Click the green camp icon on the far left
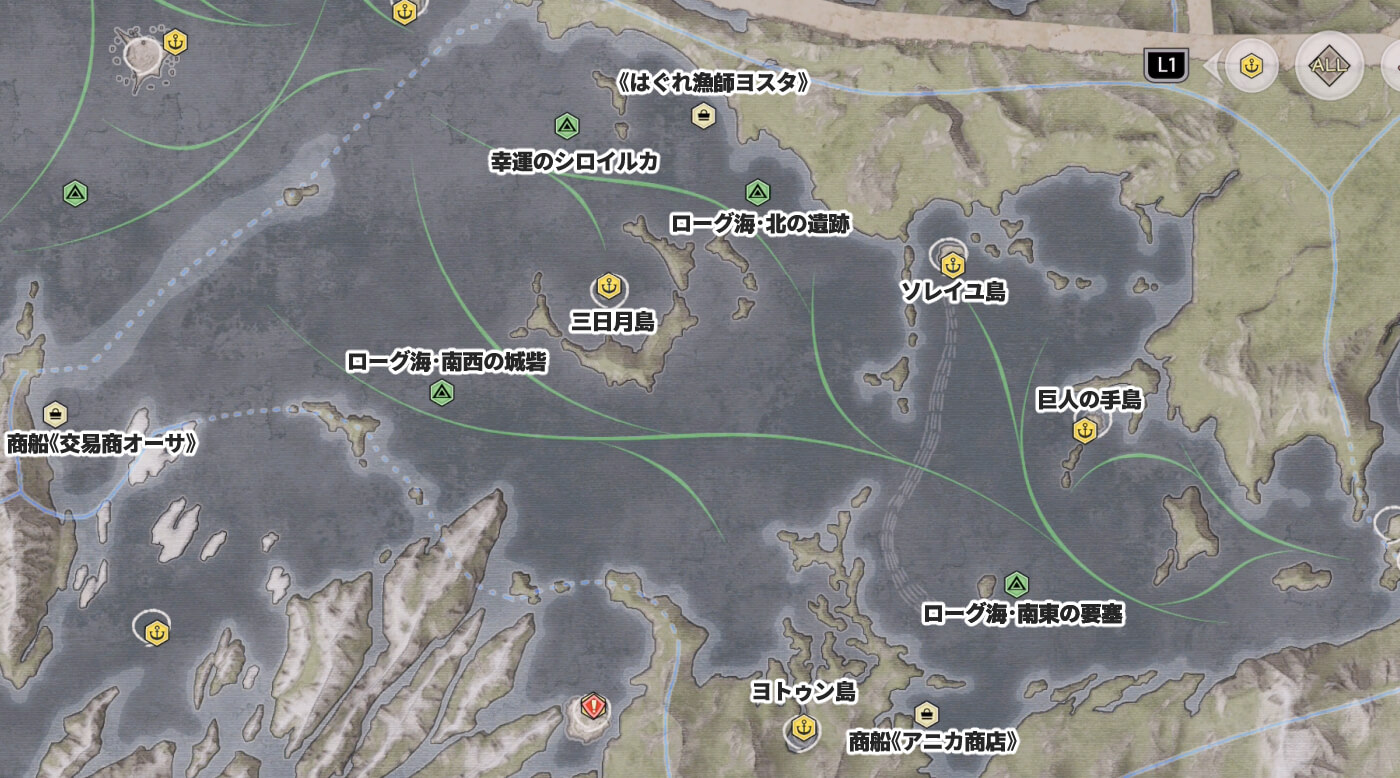This screenshot has height=778, width=1400. pos(75,190)
